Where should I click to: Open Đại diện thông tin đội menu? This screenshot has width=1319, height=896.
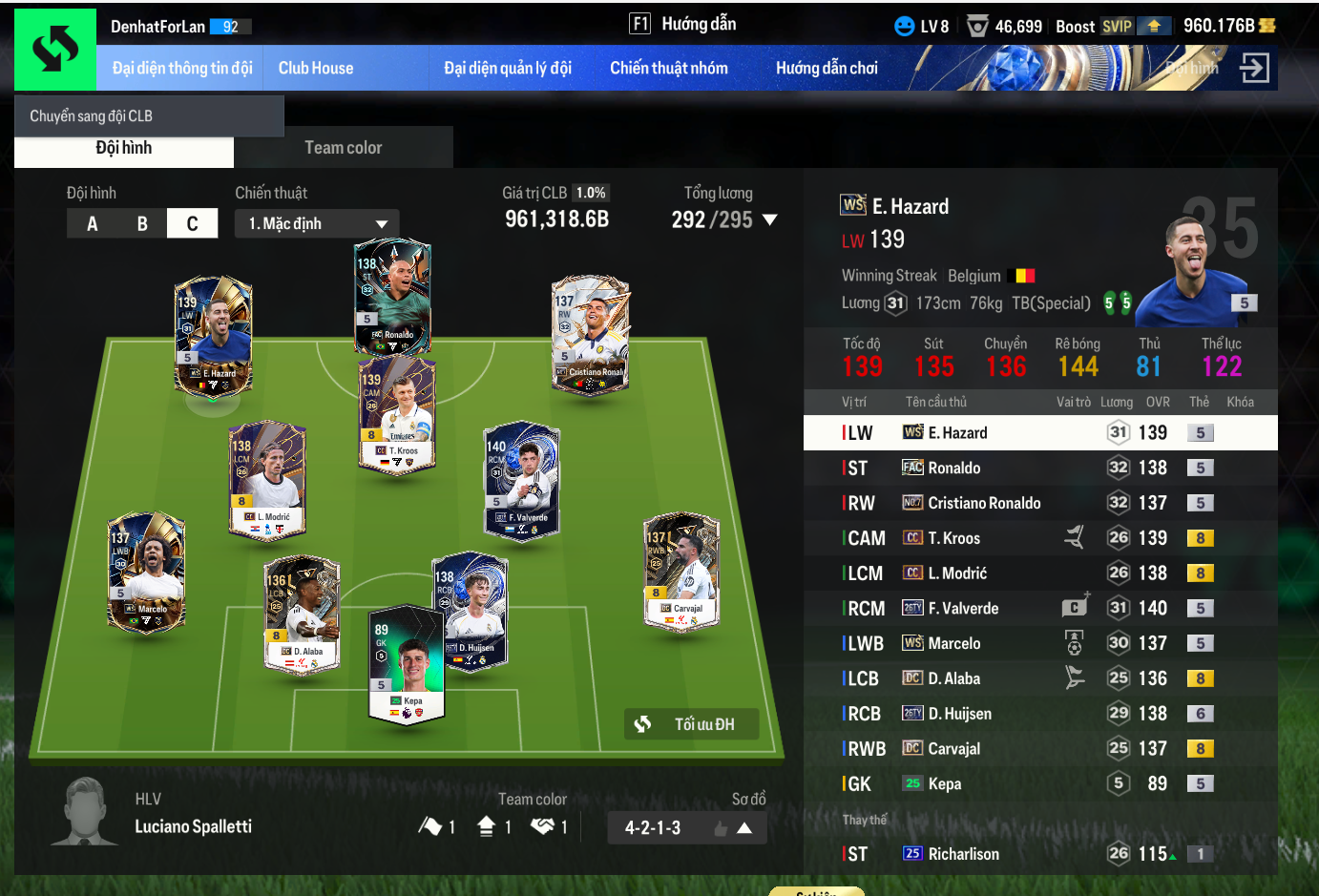pos(181,68)
